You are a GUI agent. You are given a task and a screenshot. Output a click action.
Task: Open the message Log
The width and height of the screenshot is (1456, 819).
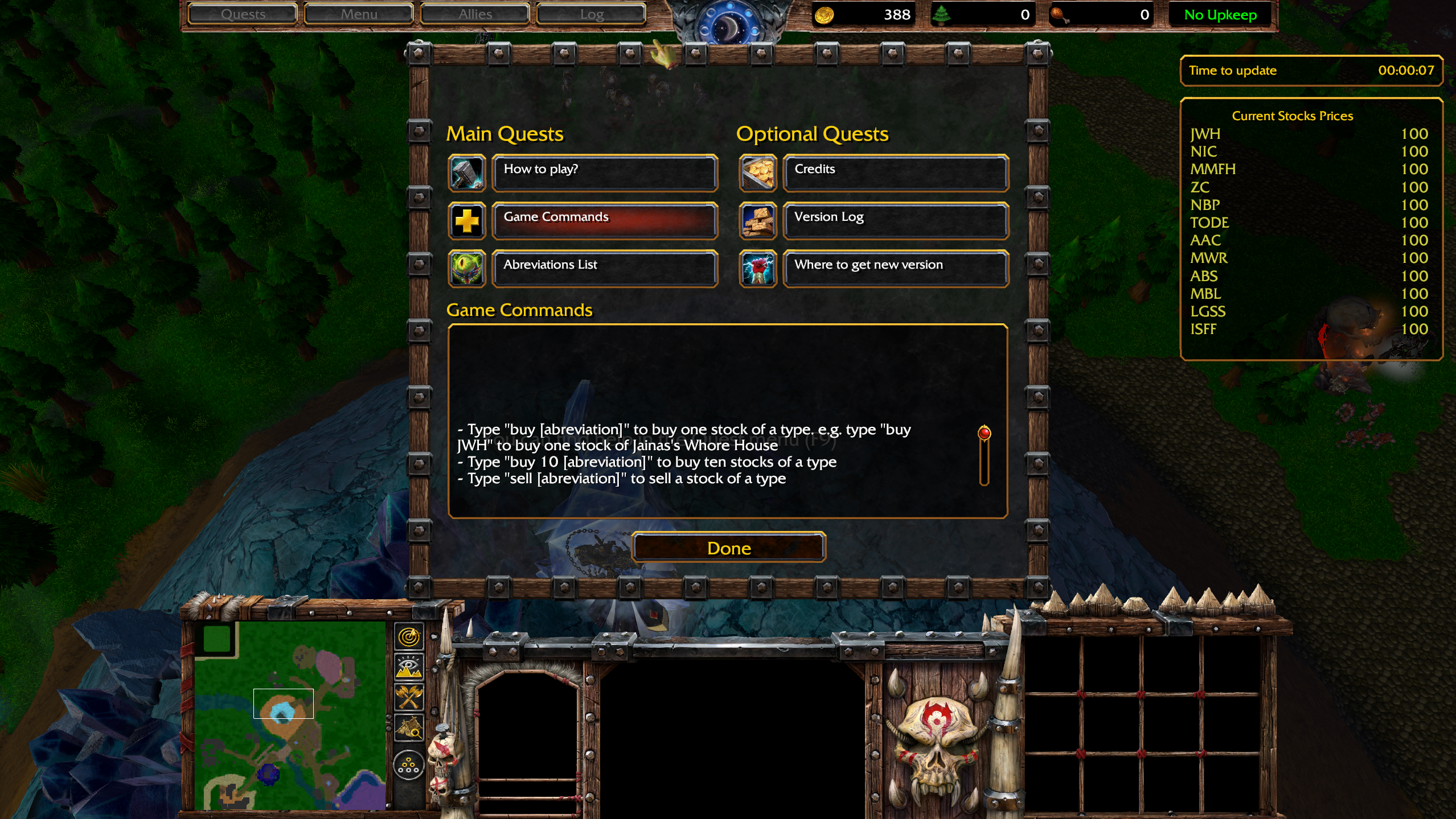[591, 14]
